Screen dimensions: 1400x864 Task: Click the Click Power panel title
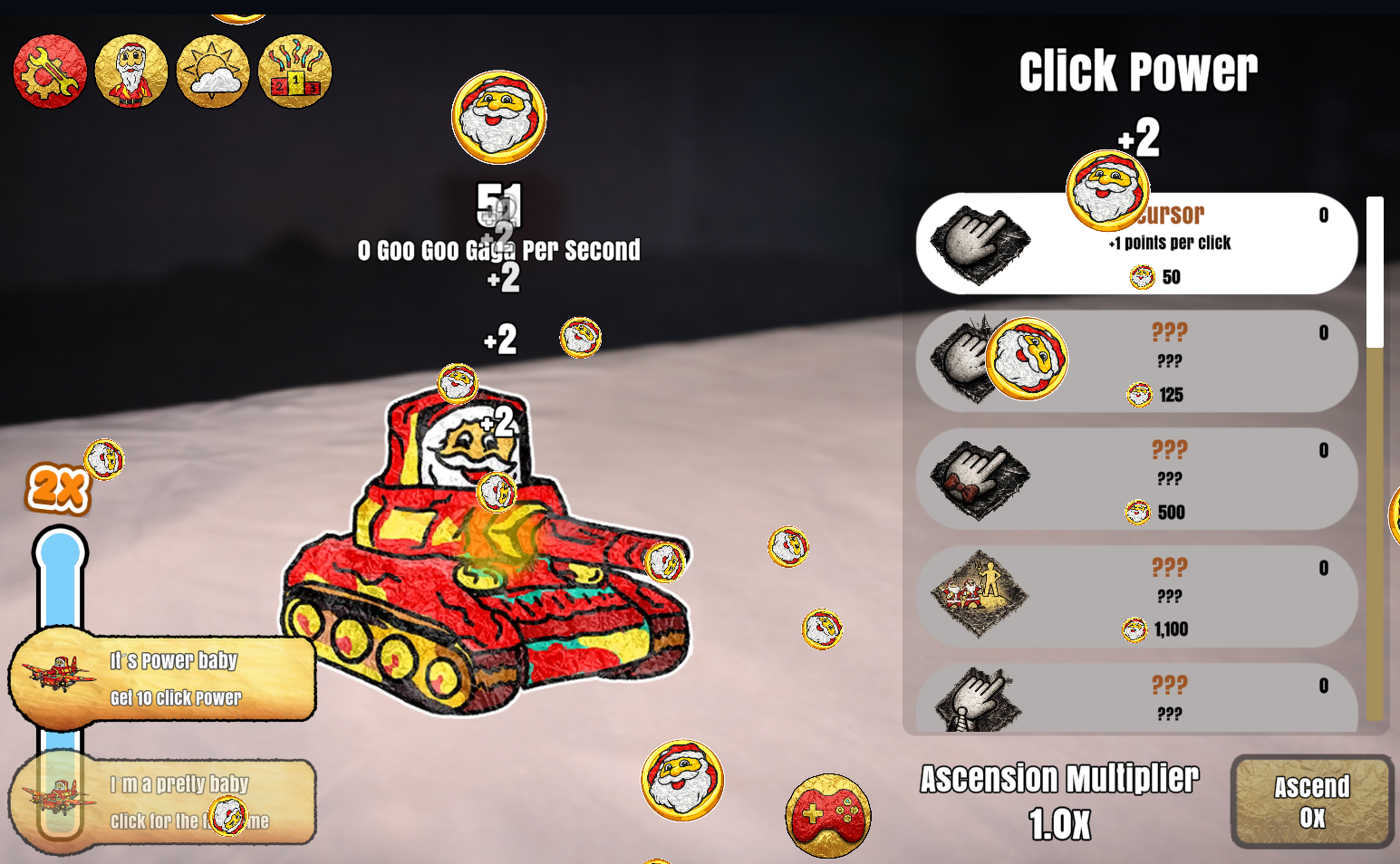pos(1139,71)
